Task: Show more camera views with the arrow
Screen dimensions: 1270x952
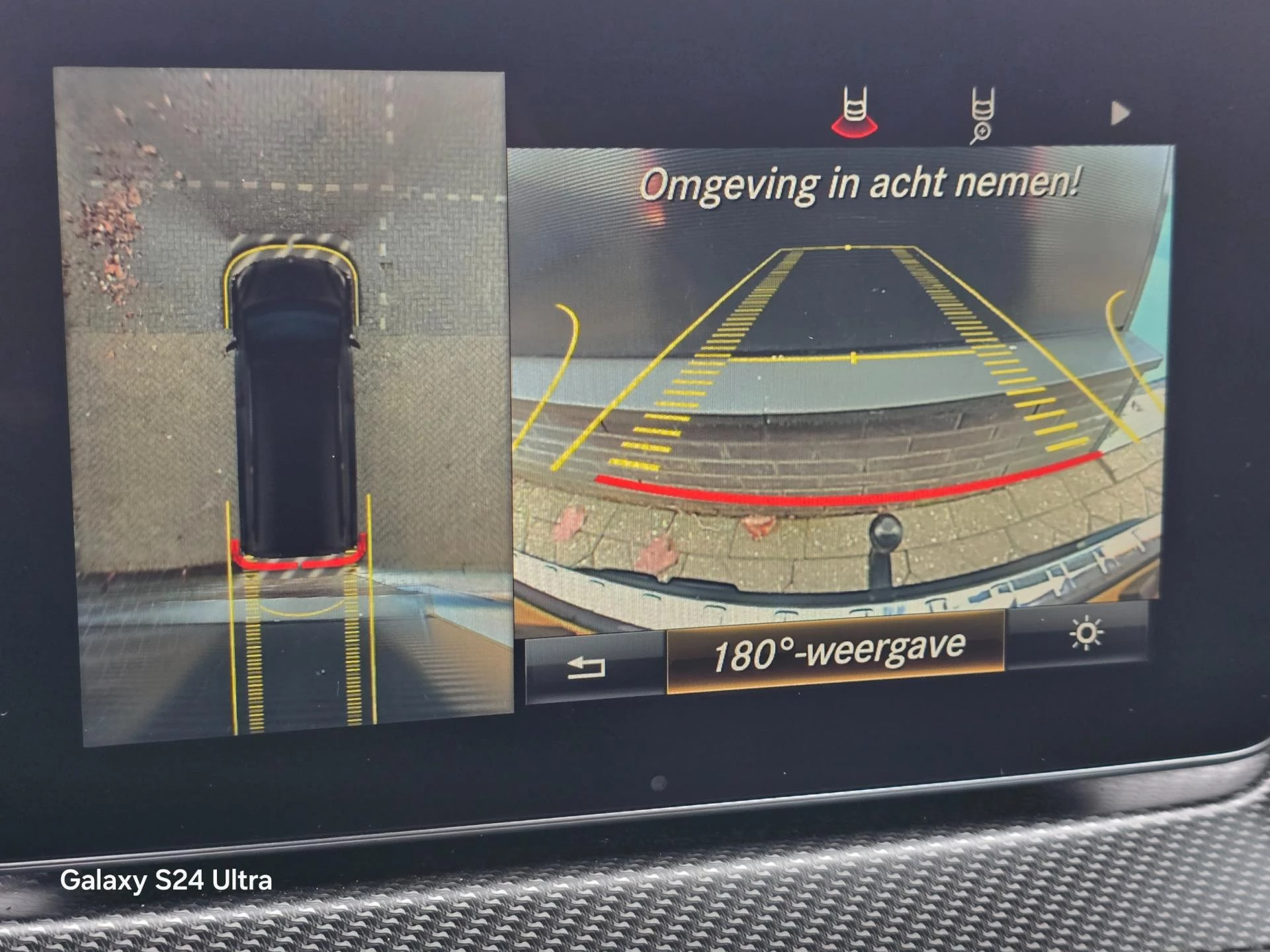Action: [x=1120, y=113]
